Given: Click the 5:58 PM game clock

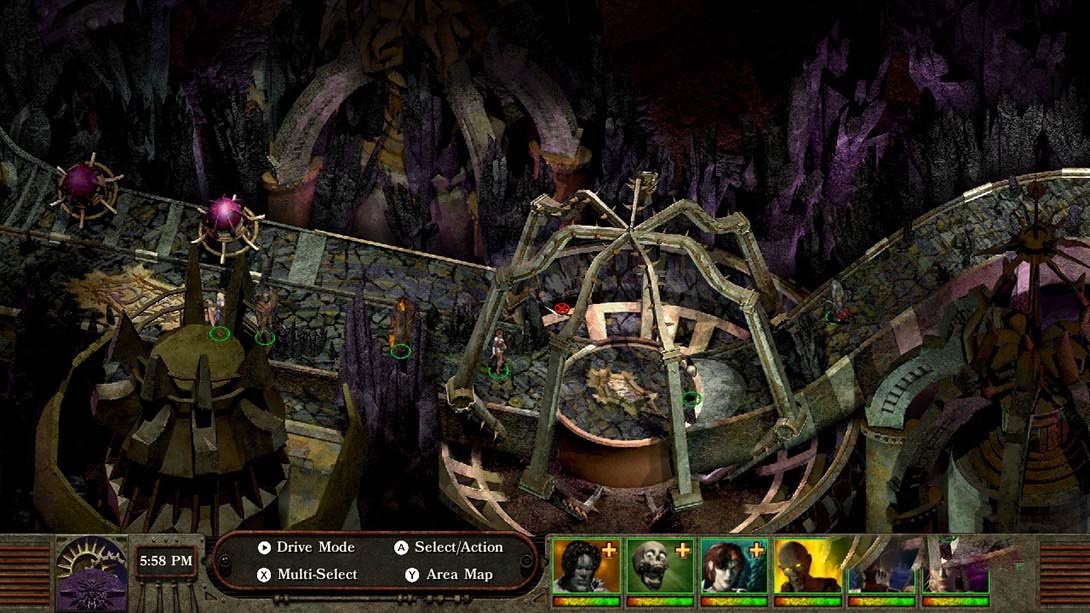Looking at the screenshot, I should 166,561.
